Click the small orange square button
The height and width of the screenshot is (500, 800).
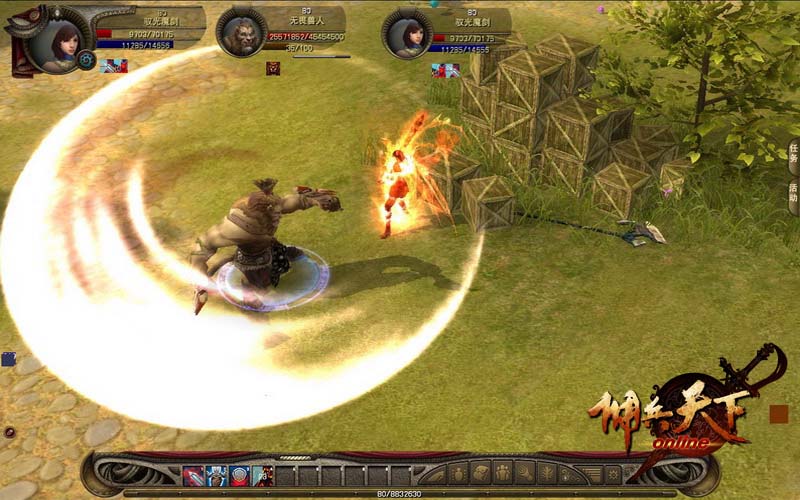point(779,413)
